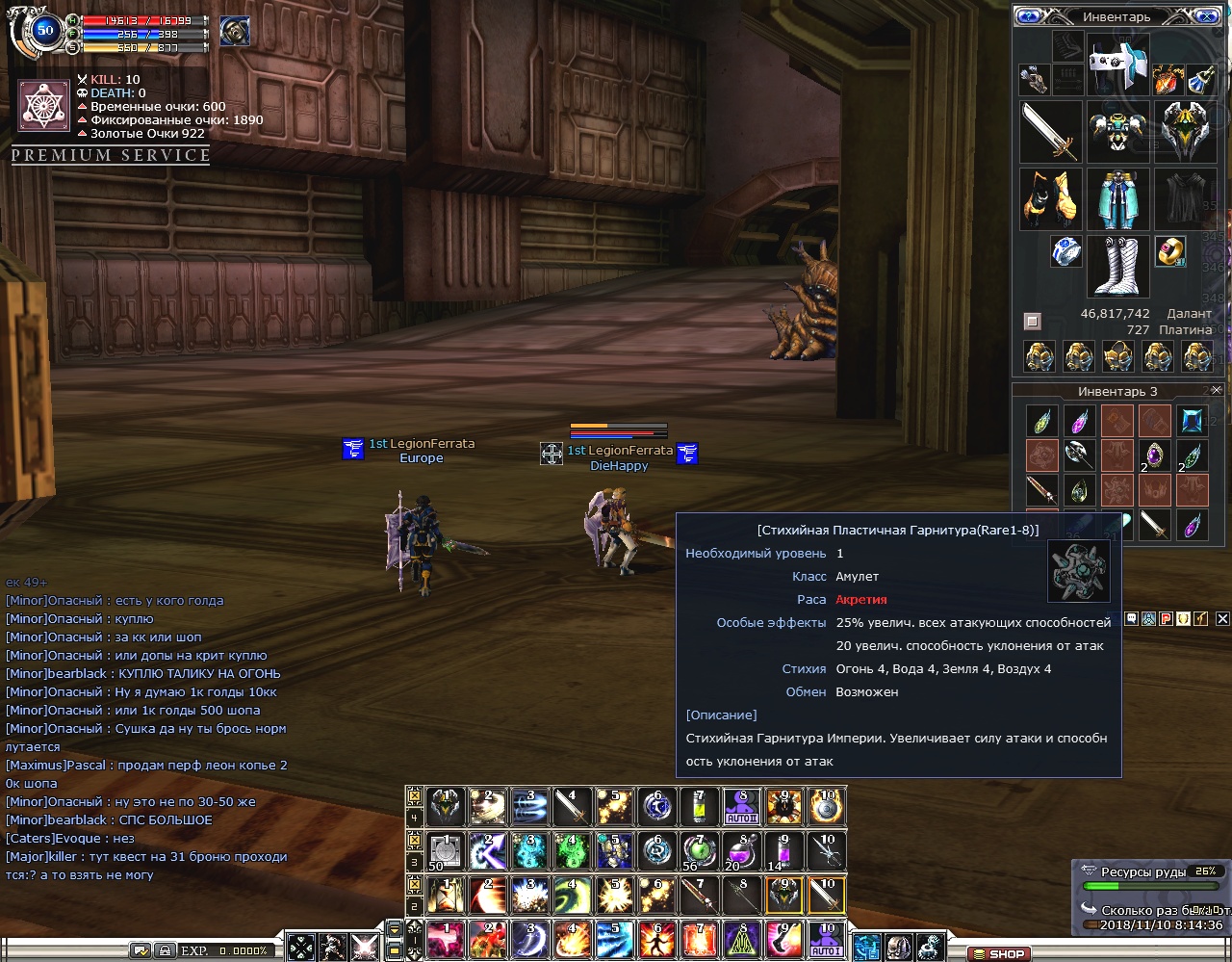Activate the AUTO I hotbar skill

[x=826, y=938]
